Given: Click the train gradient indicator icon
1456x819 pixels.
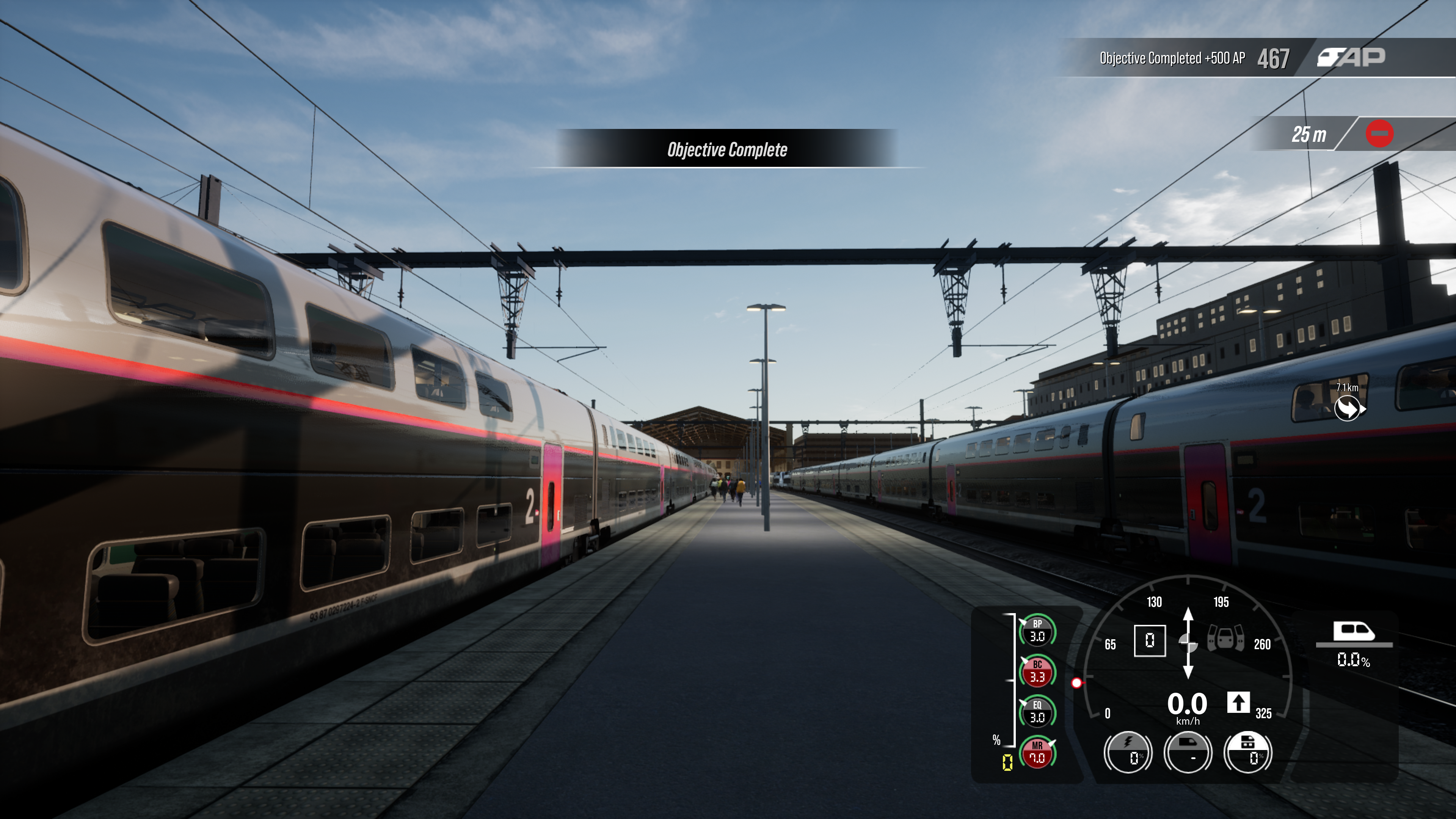Looking at the screenshot, I should coord(1354,632).
